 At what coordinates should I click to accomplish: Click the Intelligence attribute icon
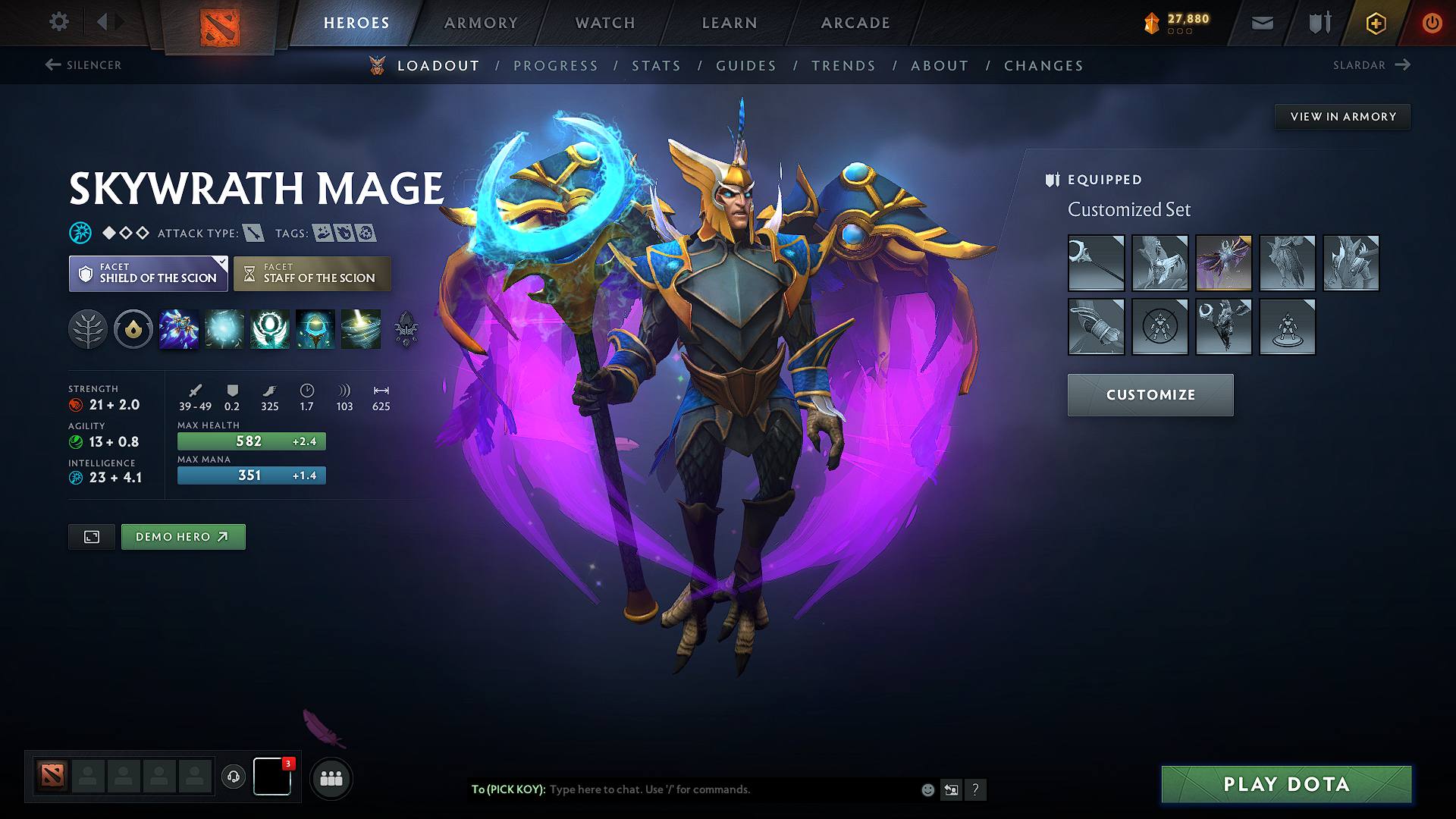[75, 478]
